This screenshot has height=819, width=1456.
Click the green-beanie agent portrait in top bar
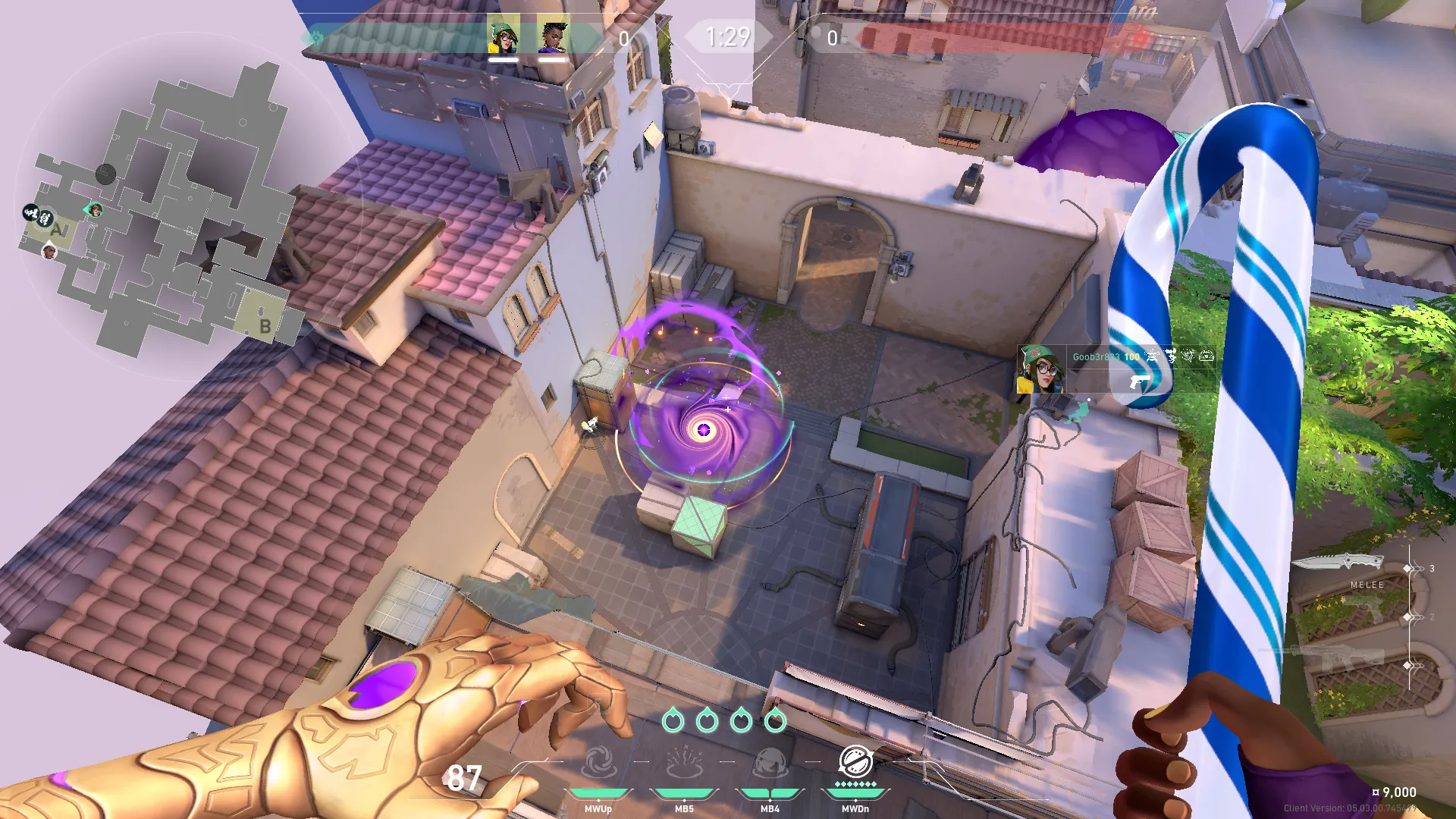click(x=504, y=35)
